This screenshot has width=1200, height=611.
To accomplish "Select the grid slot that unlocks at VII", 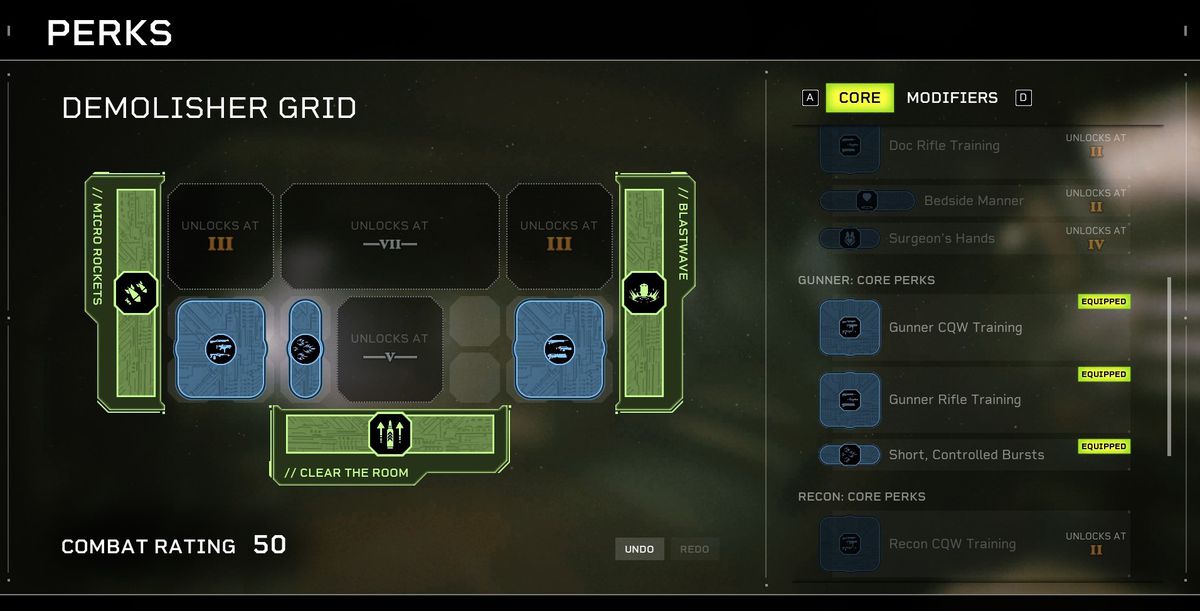I will pyautogui.click(x=390, y=236).
